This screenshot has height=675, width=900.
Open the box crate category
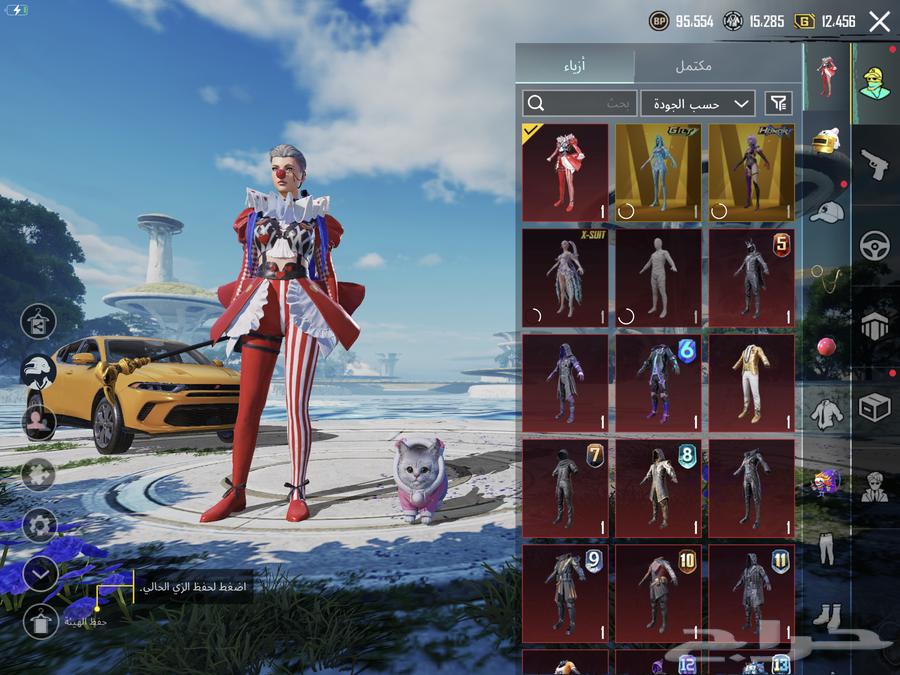click(875, 407)
